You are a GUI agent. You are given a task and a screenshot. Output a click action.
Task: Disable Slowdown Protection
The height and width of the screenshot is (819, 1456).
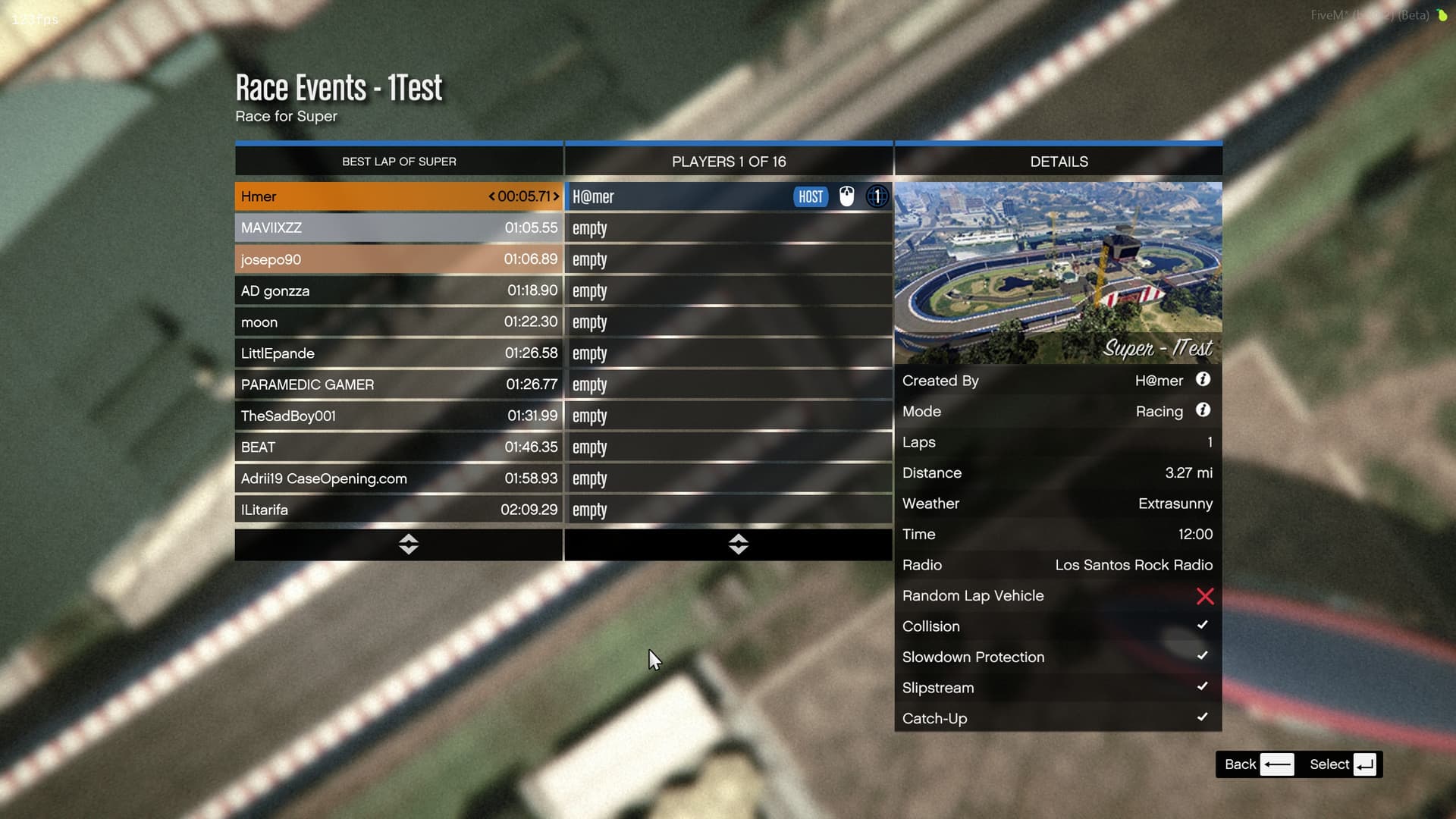point(1203,656)
